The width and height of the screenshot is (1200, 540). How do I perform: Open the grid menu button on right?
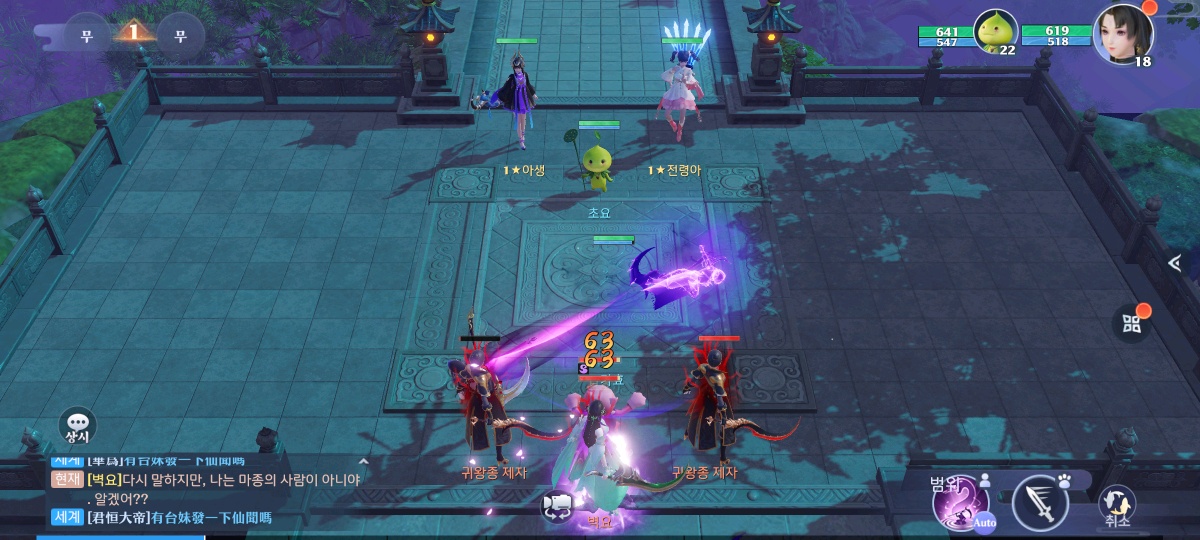coord(1131,323)
